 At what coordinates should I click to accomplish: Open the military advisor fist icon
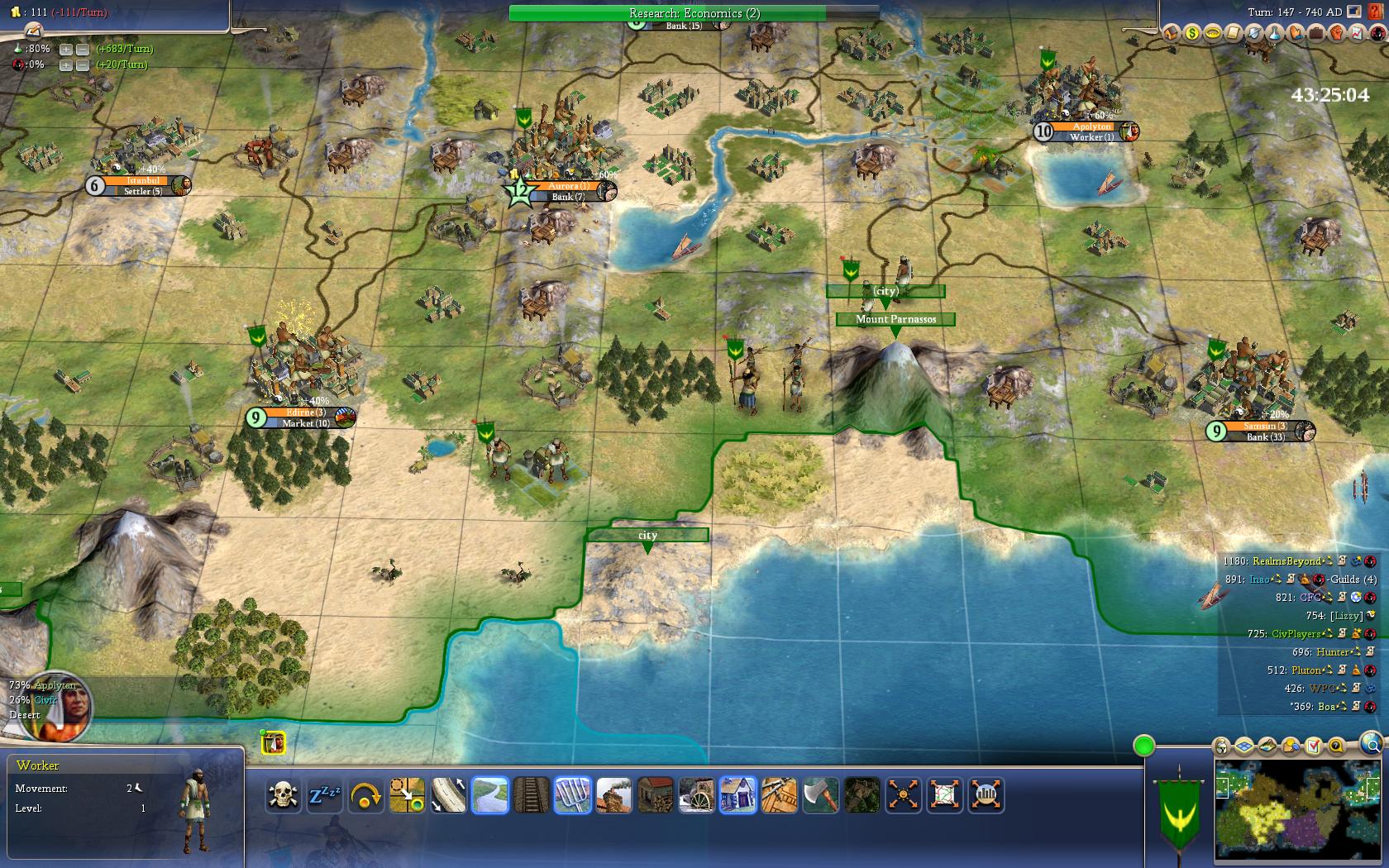click(1336, 33)
